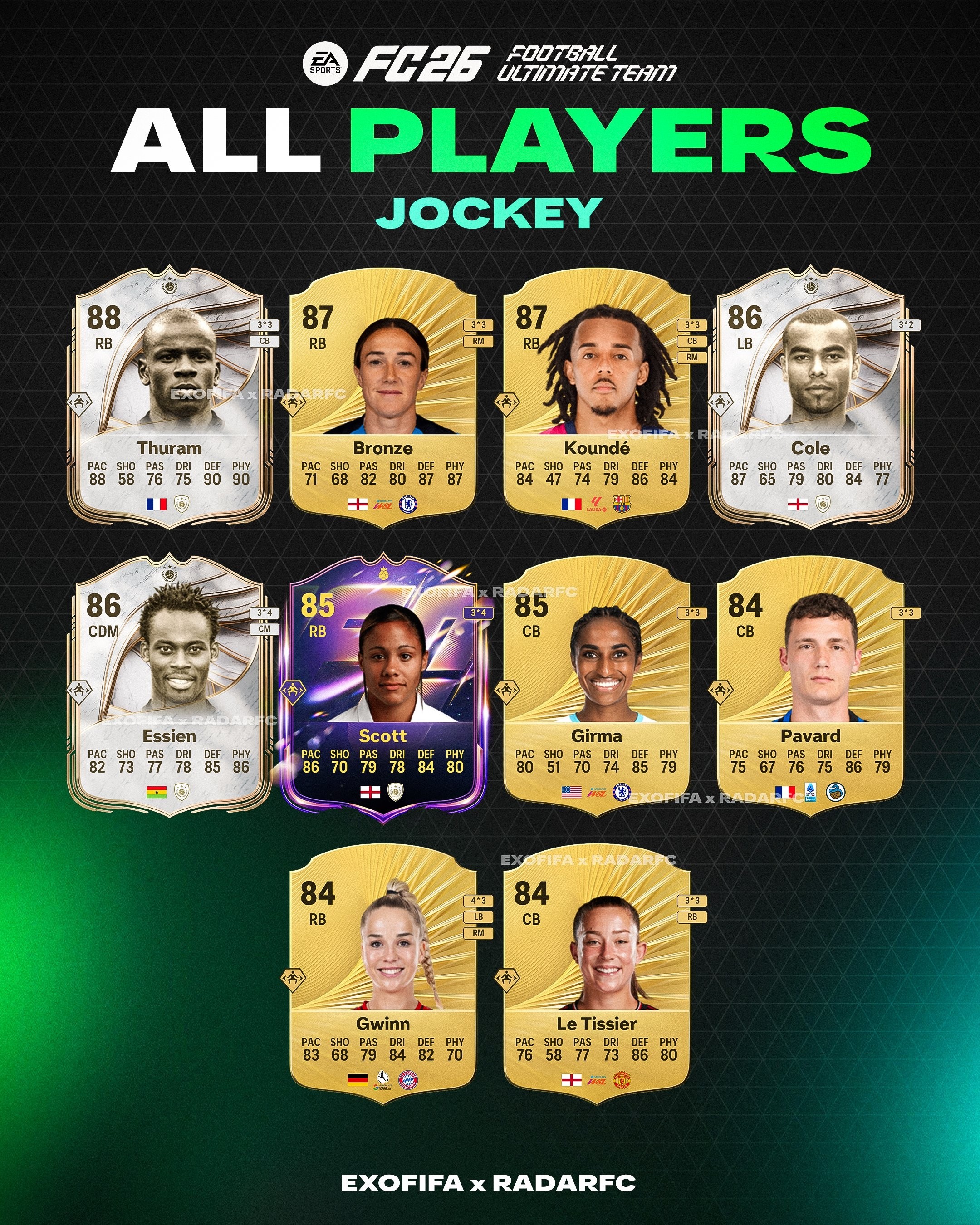Choose the Le Tissier 84 CB card

[x=597, y=974]
